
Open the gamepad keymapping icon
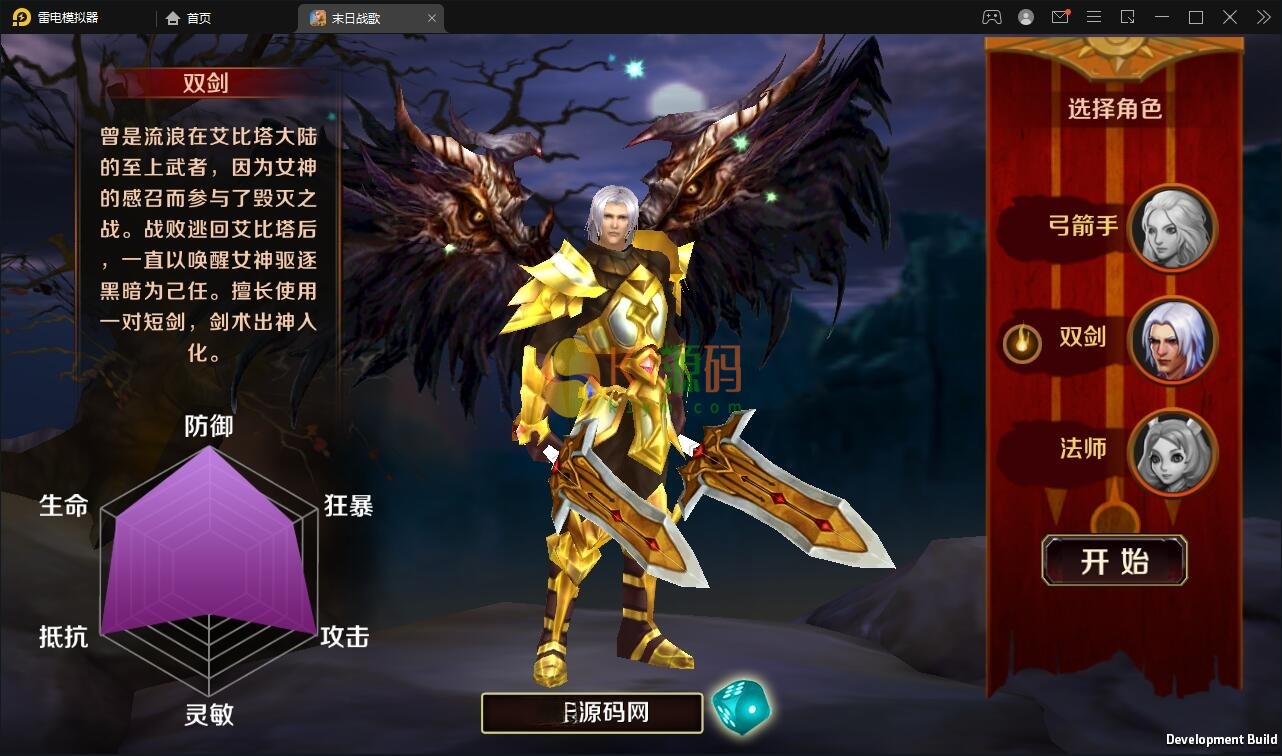[992, 17]
